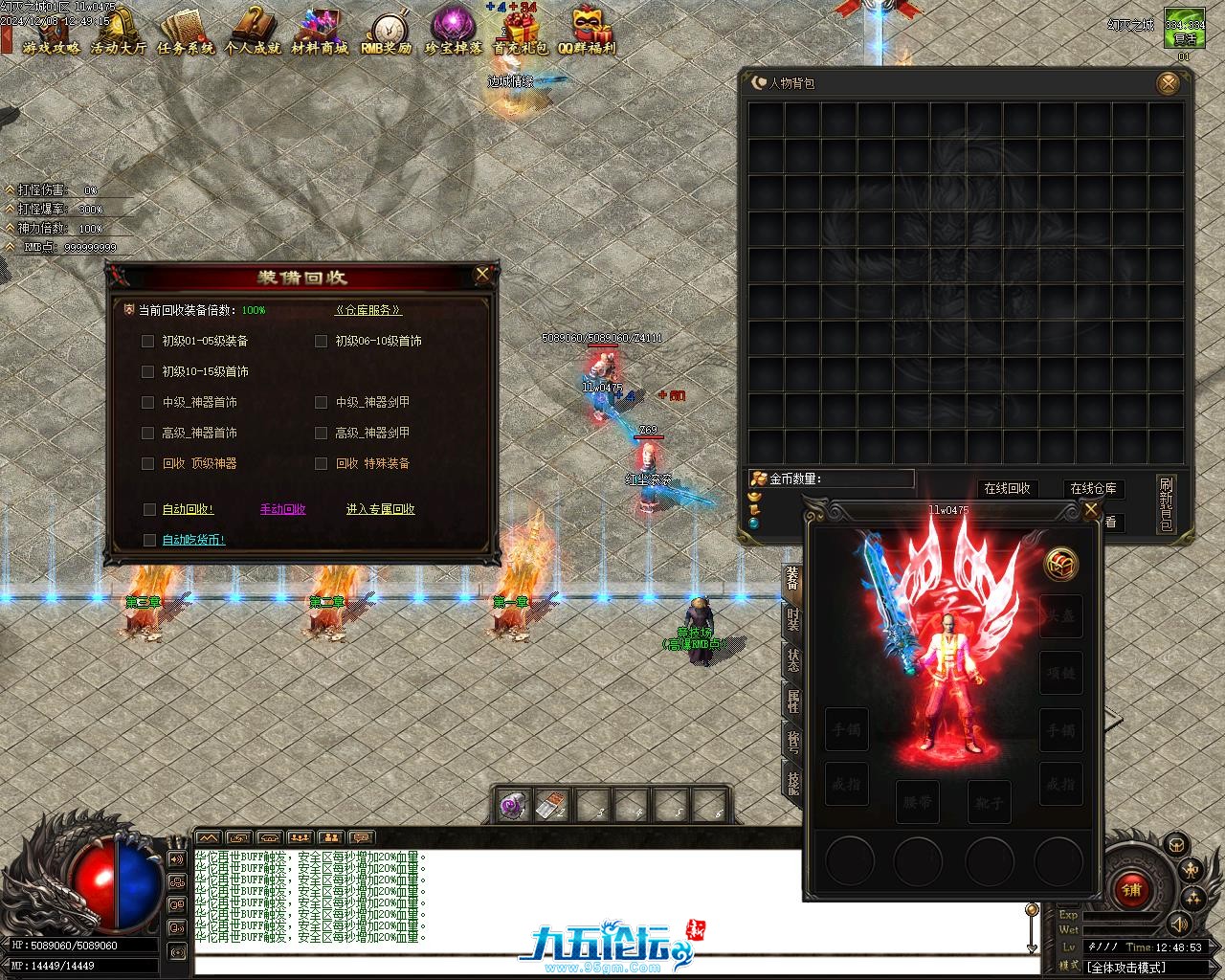Open the 铺 shop button
This screenshot has height=980, width=1225.
[1132, 890]
